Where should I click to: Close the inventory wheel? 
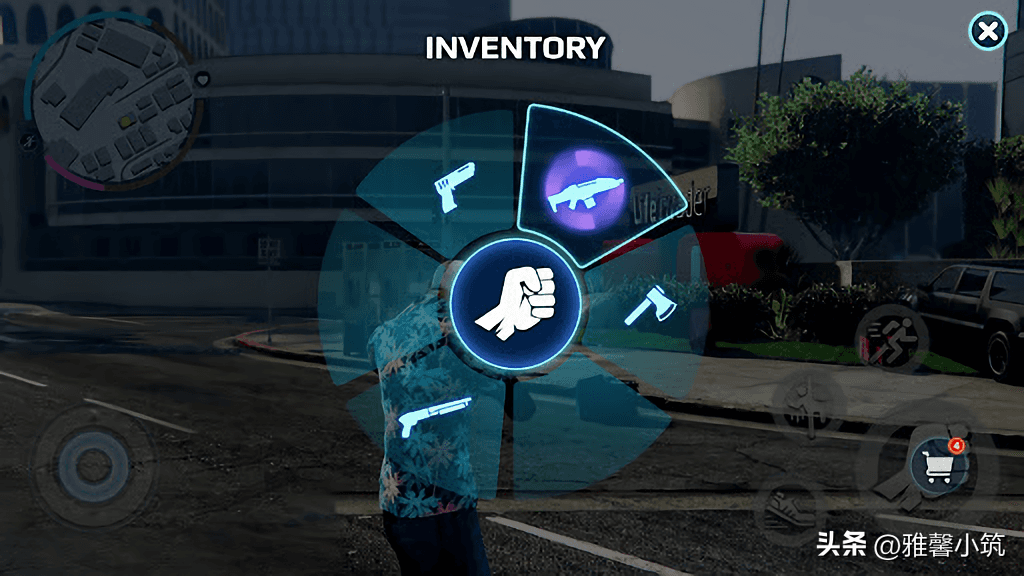click(988, 33)
